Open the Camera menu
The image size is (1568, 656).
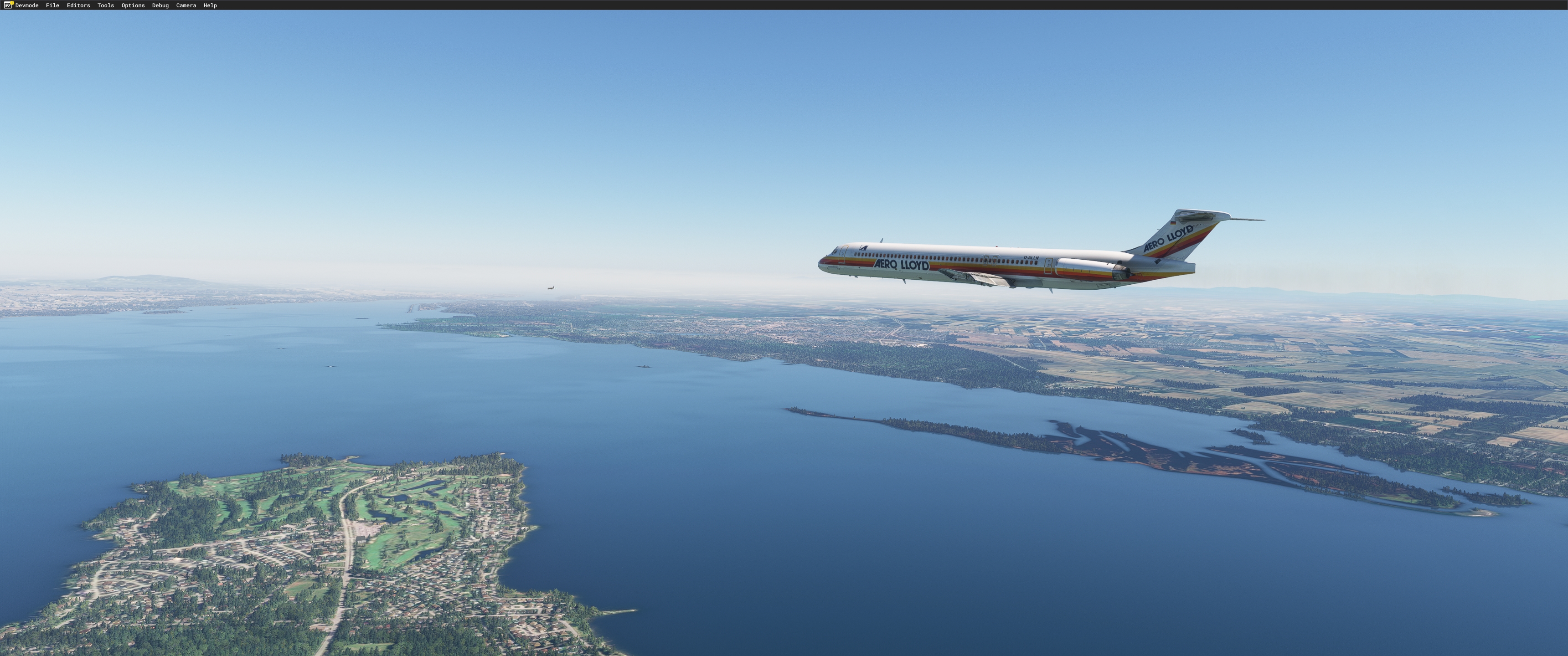186,5
